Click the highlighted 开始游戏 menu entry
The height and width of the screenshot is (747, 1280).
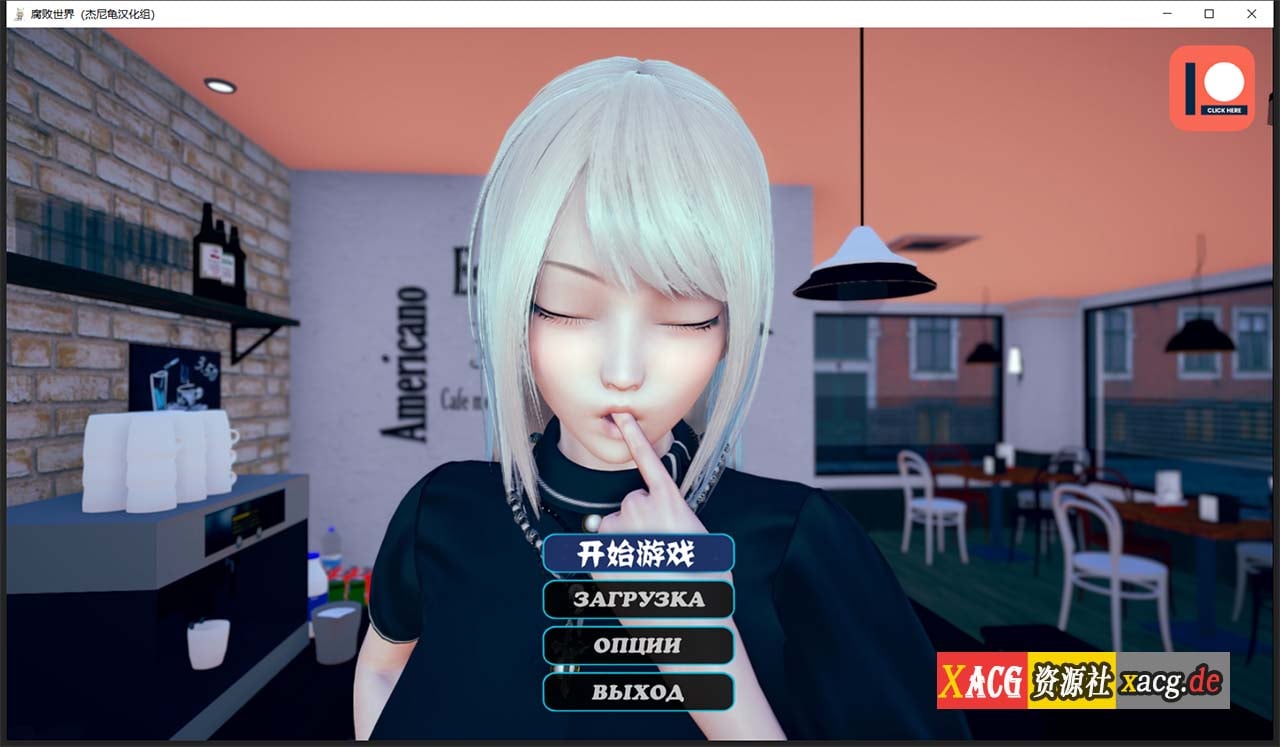pos(638,554)
